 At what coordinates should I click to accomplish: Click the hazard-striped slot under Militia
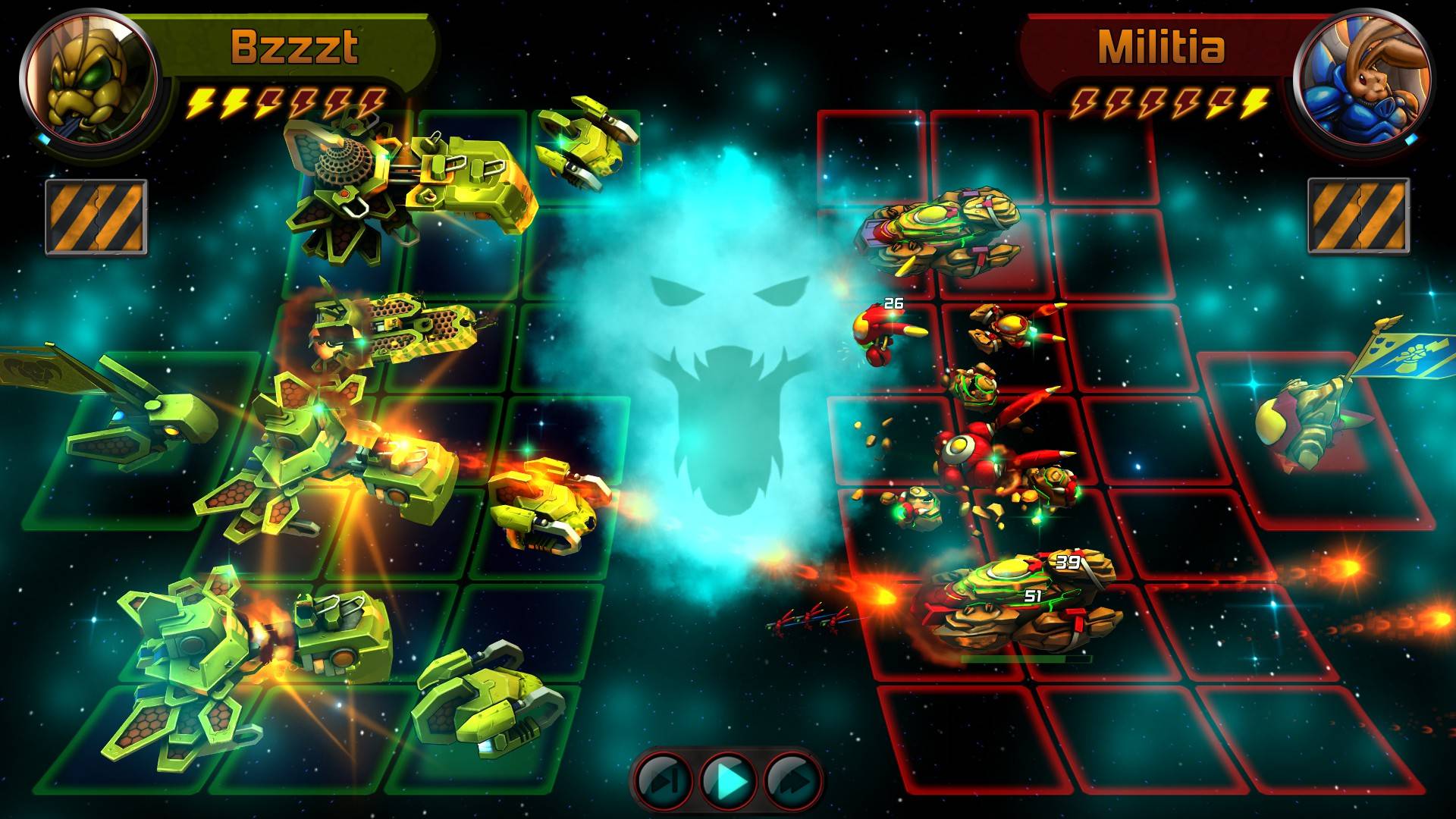(x=1357, y=215)
